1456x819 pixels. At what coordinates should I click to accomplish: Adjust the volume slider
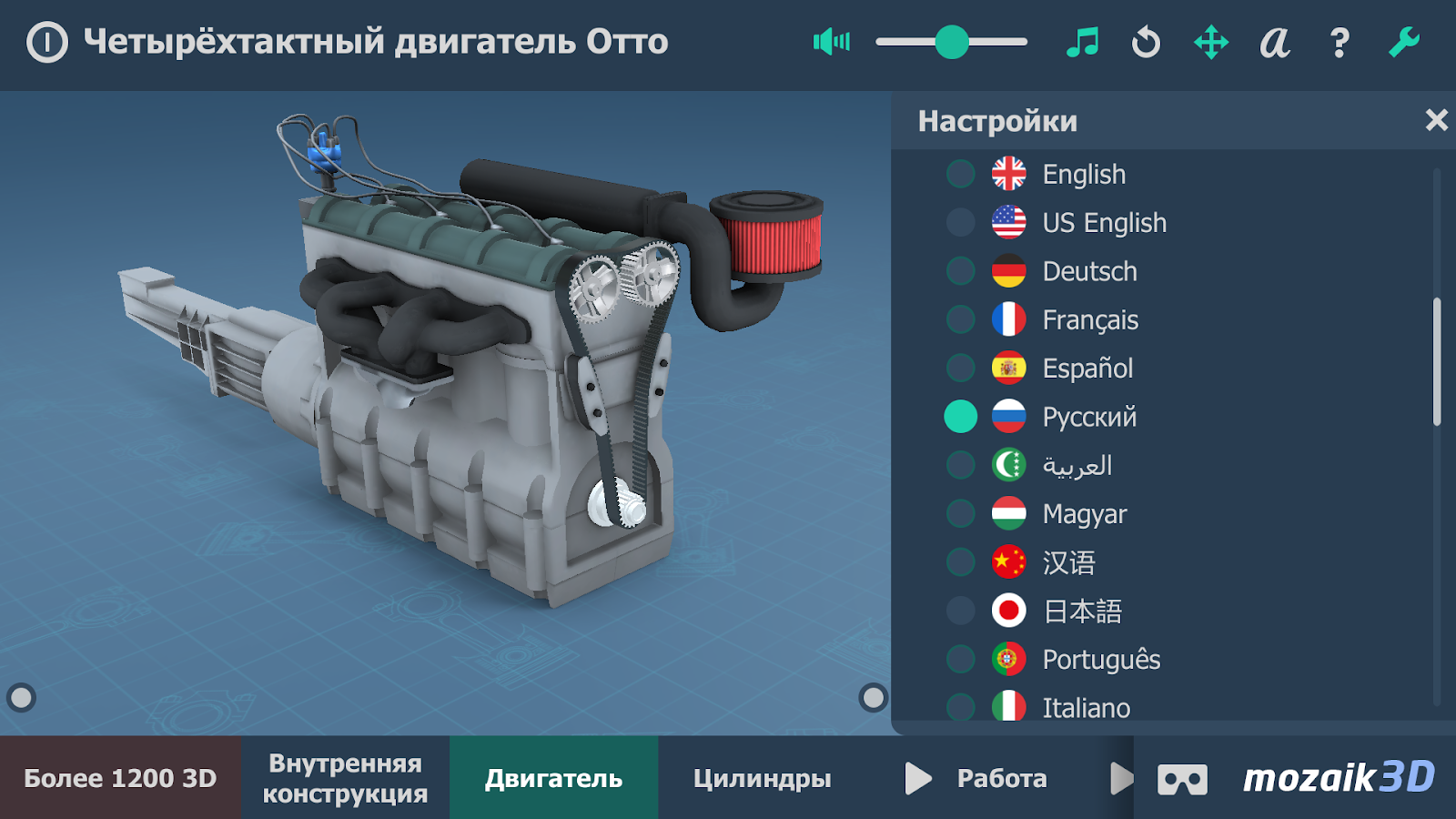pyautogui.click(x=952, y=41)
